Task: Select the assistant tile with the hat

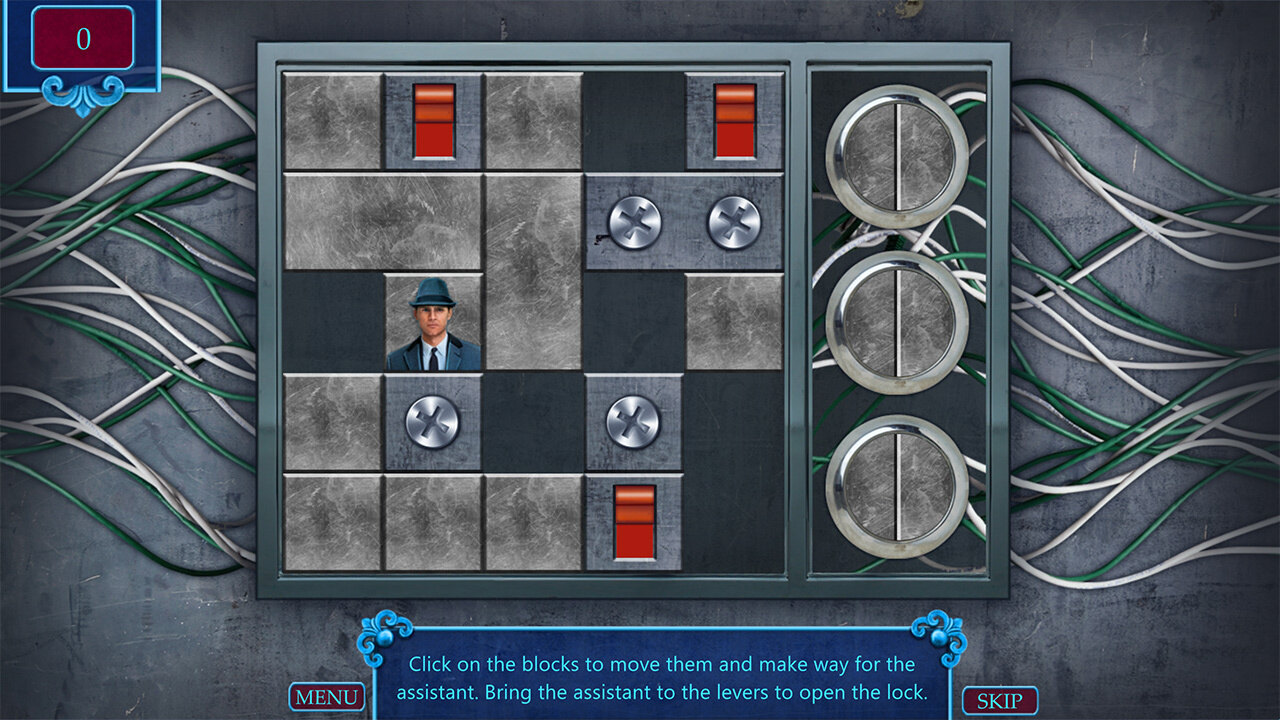Action: pos(433,322)
